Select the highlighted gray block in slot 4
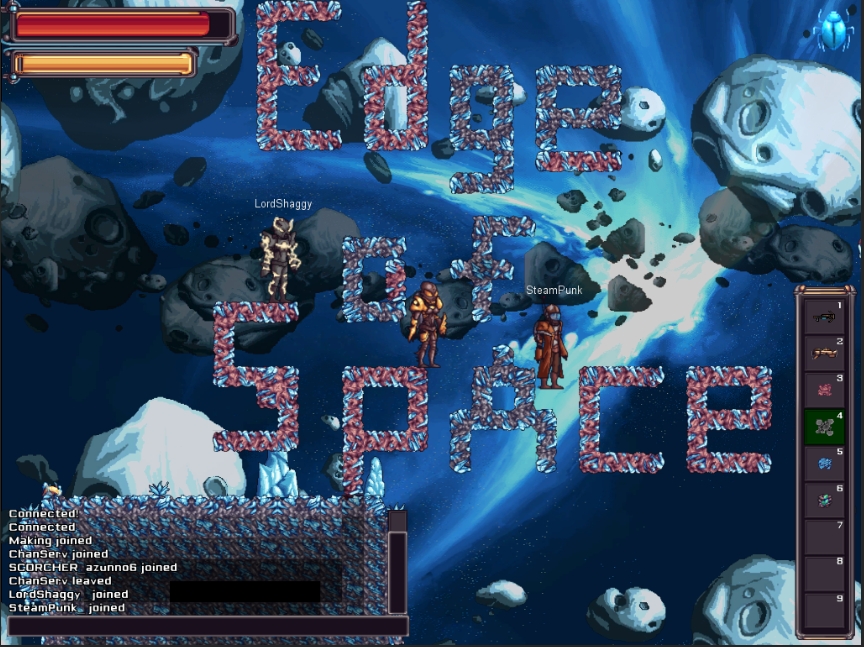The image size is (864, 647). (825, 426)
